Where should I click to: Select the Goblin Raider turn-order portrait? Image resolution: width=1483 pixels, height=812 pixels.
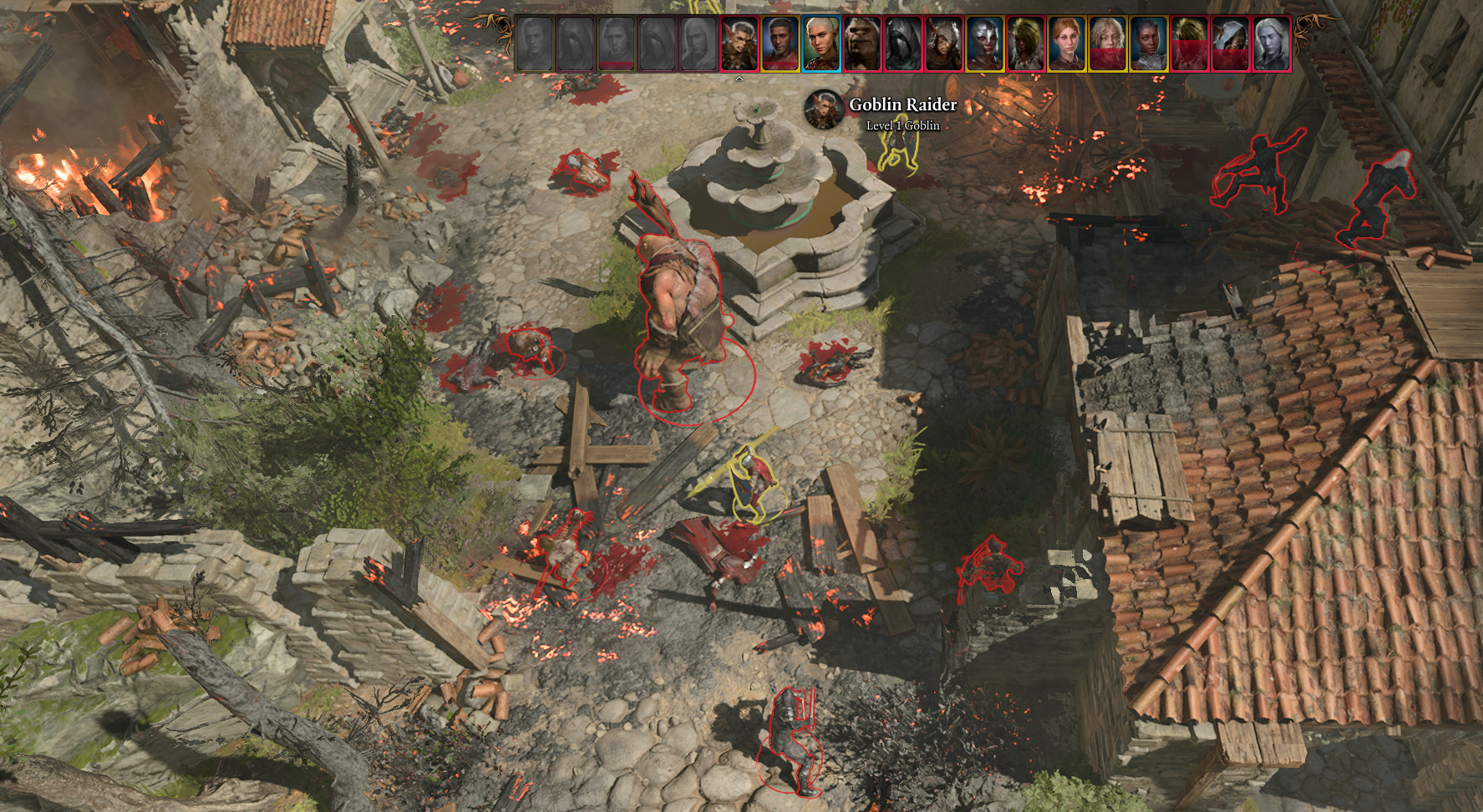point(739,43)
